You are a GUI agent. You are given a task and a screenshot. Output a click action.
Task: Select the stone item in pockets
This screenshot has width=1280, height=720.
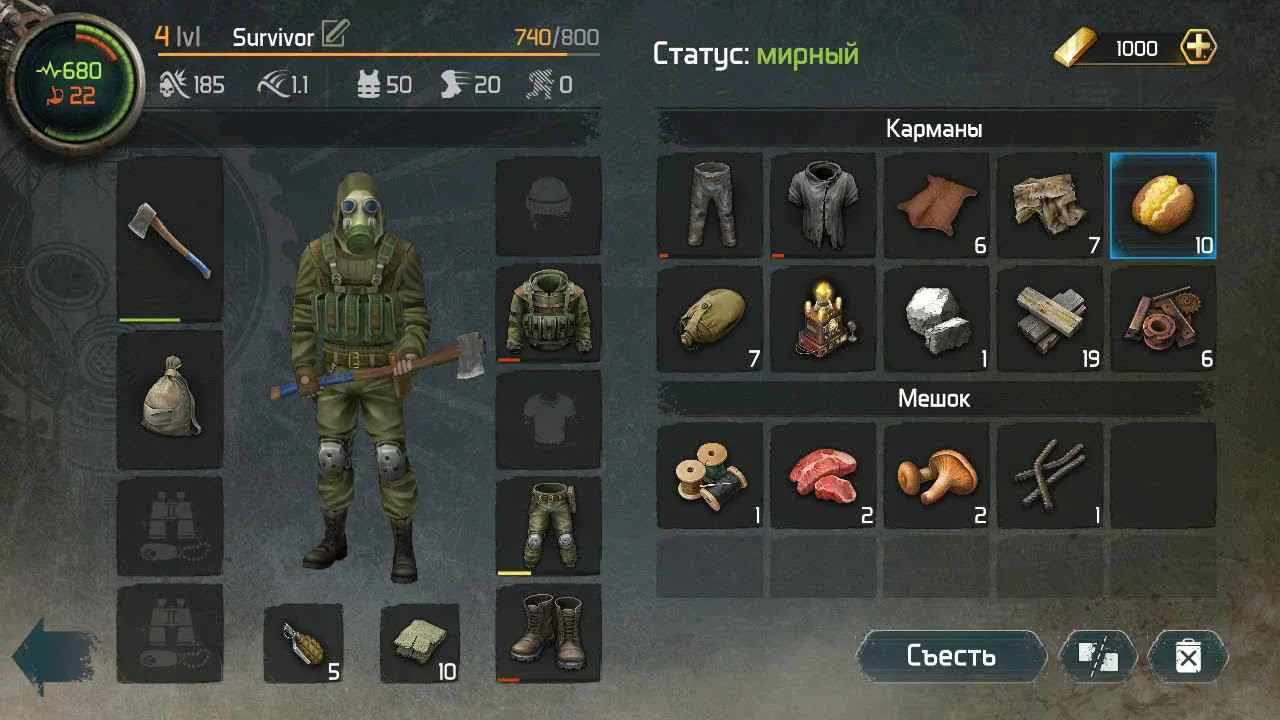[937, 319]
